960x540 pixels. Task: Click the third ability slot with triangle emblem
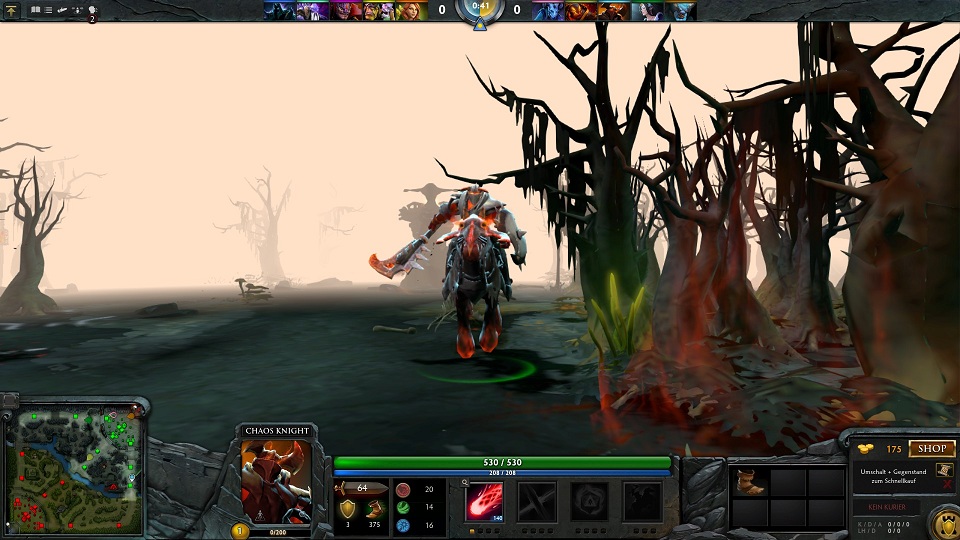coord(589,501)
